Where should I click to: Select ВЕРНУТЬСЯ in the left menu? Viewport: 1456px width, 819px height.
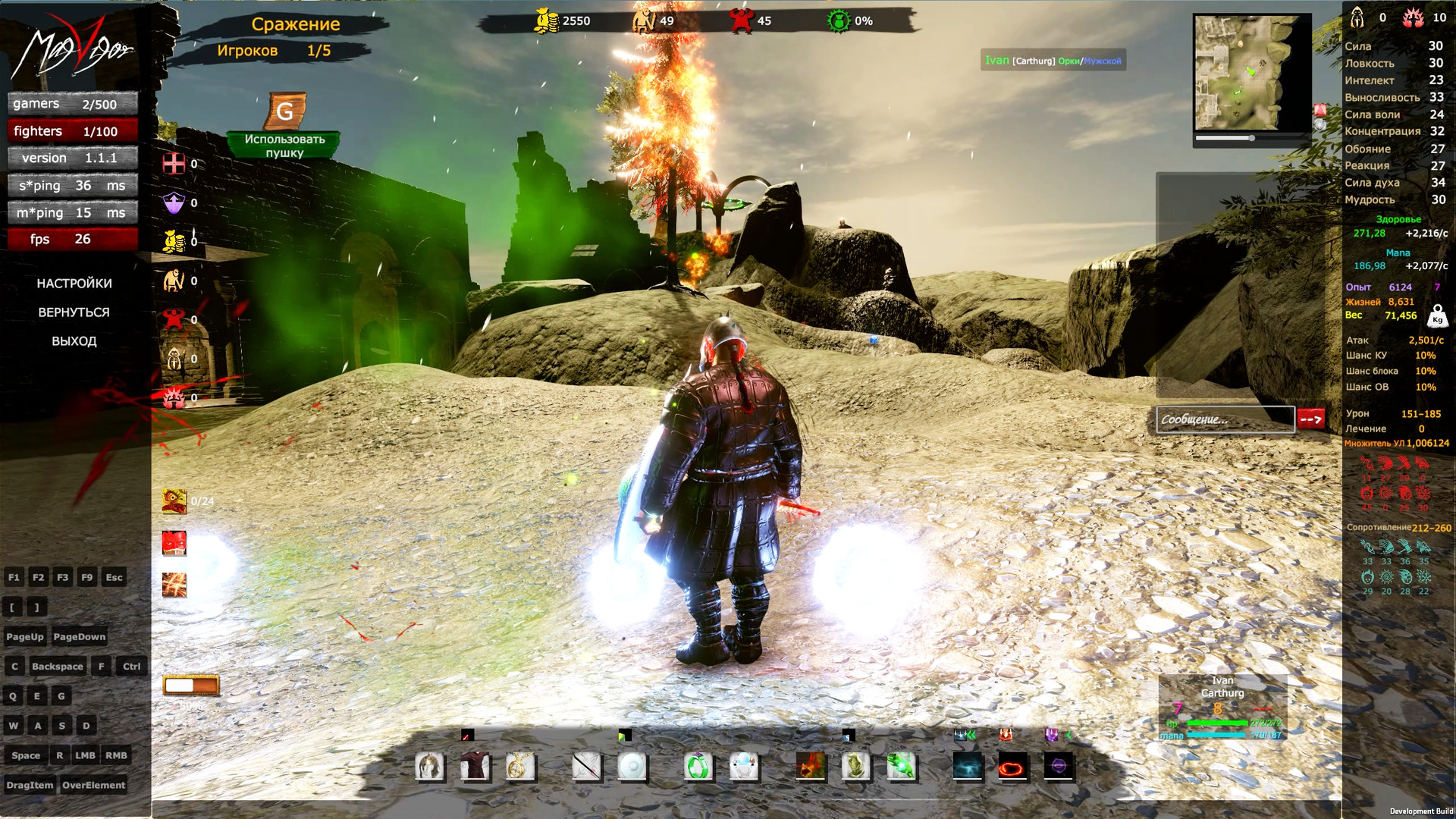pos(74,312)
